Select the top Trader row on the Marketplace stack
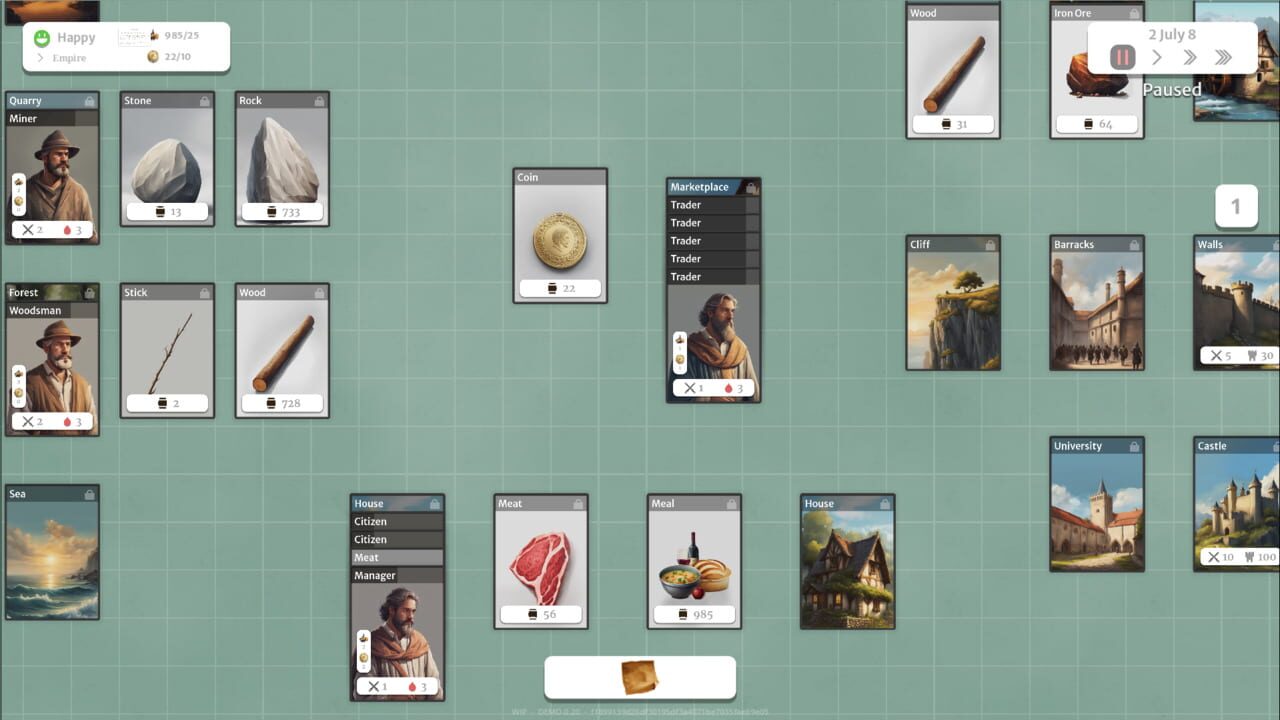1280x720 pixels. 710,204
